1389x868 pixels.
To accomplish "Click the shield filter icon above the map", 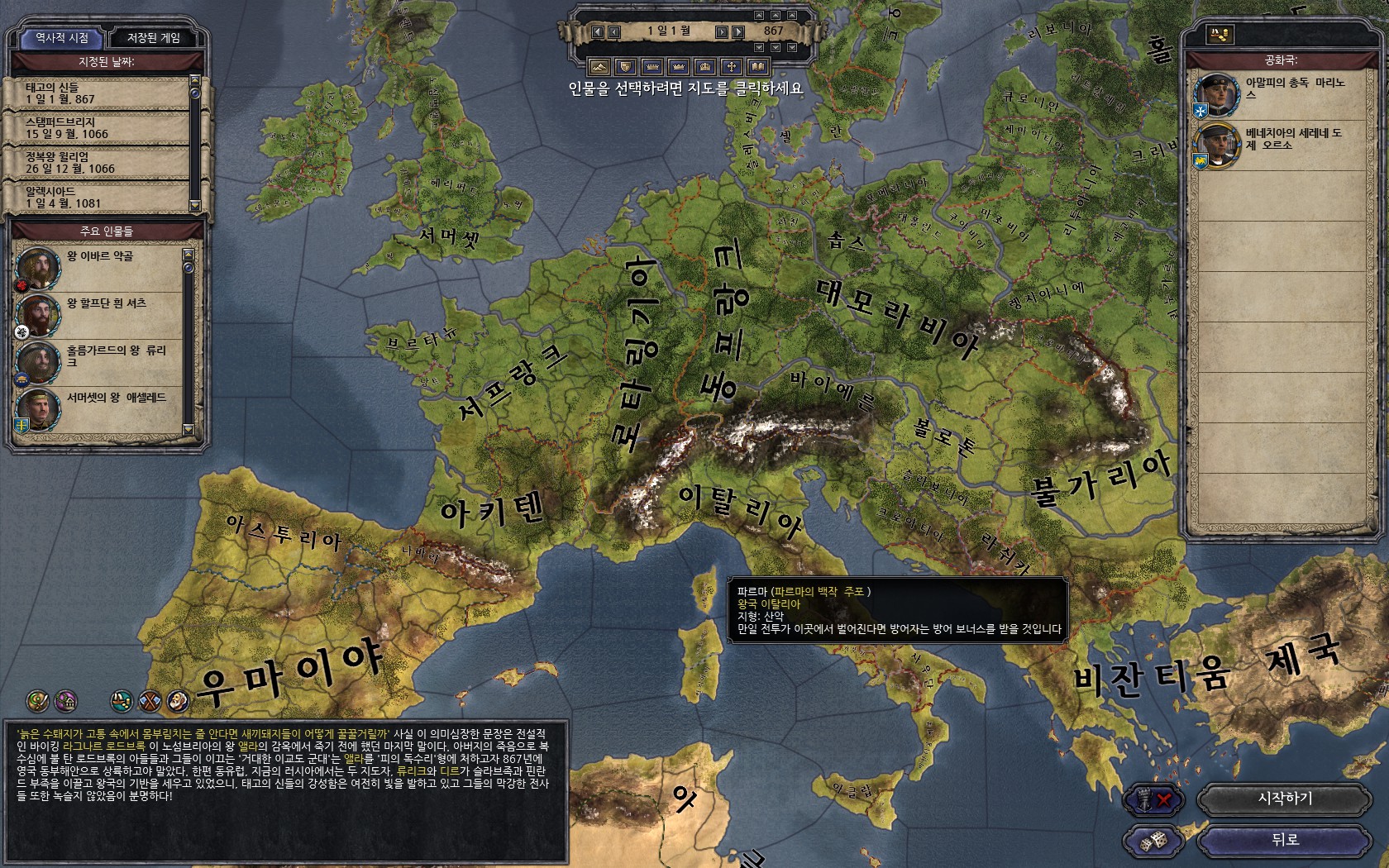I will 626,66.
